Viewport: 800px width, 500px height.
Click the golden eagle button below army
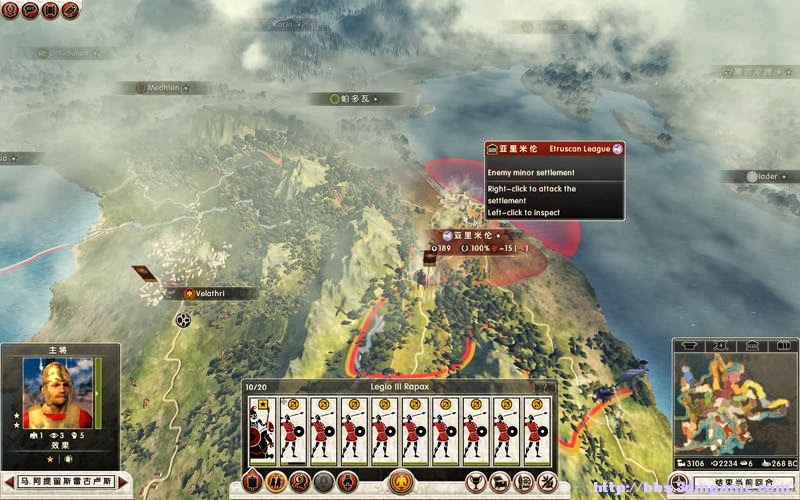401,481
